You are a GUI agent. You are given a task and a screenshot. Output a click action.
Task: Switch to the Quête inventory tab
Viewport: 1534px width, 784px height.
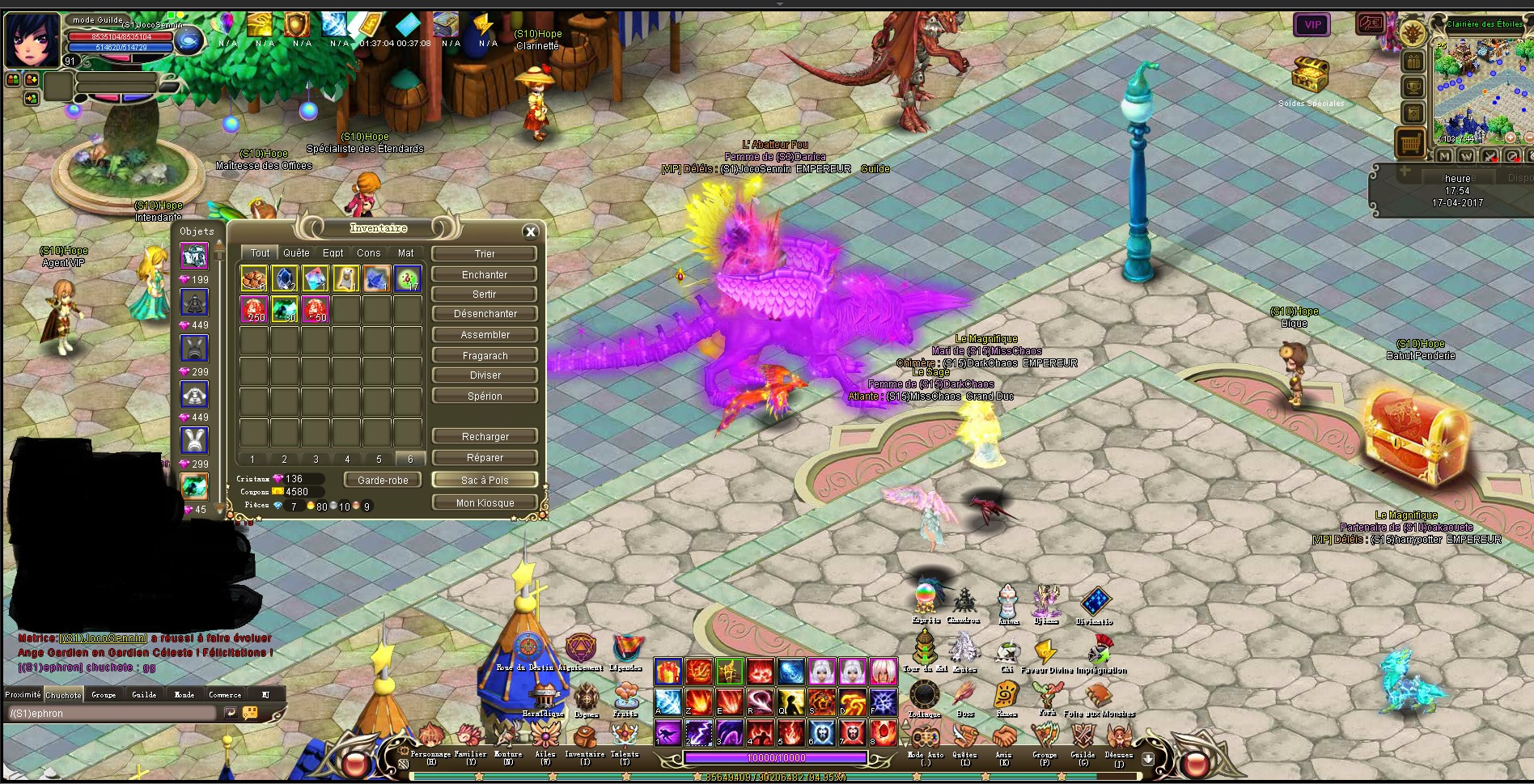[x=296, y=253]
